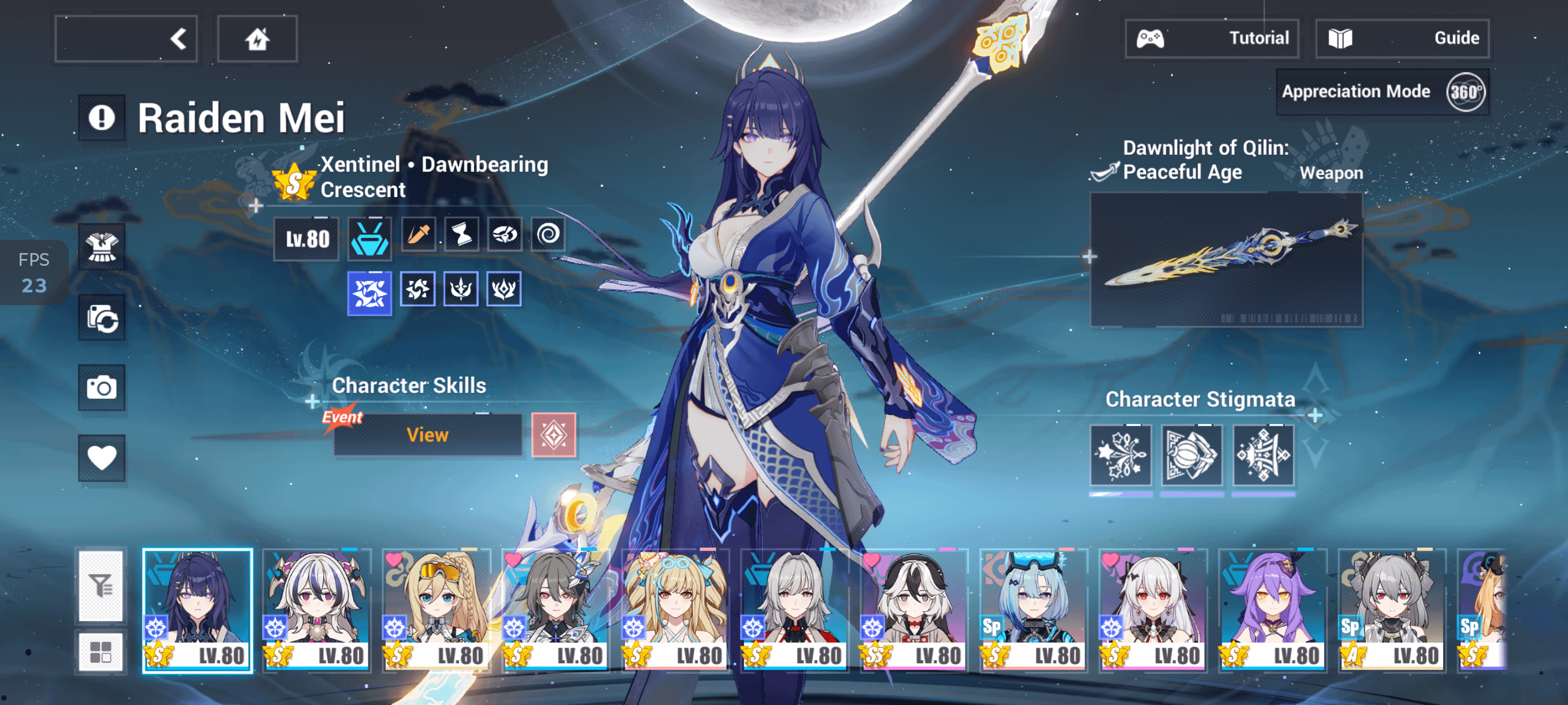Enable Appreciation Mode 360° view
The width and height of the screenshot is (1568, 705).
point(1382,92)
